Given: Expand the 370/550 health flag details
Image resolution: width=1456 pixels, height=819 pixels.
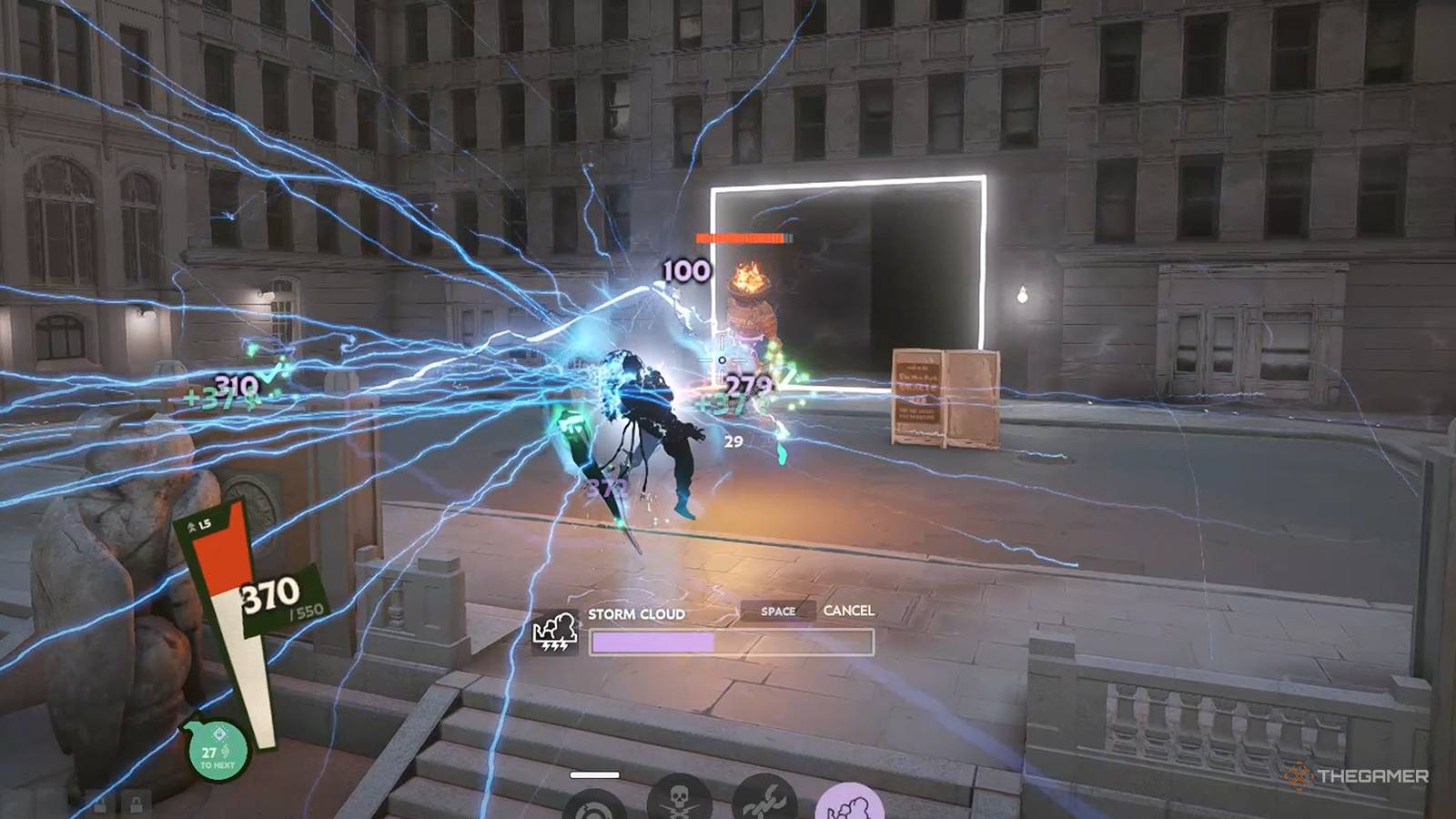Looking at the screenshot, I should pyautogui.click(x=272, y=595).
